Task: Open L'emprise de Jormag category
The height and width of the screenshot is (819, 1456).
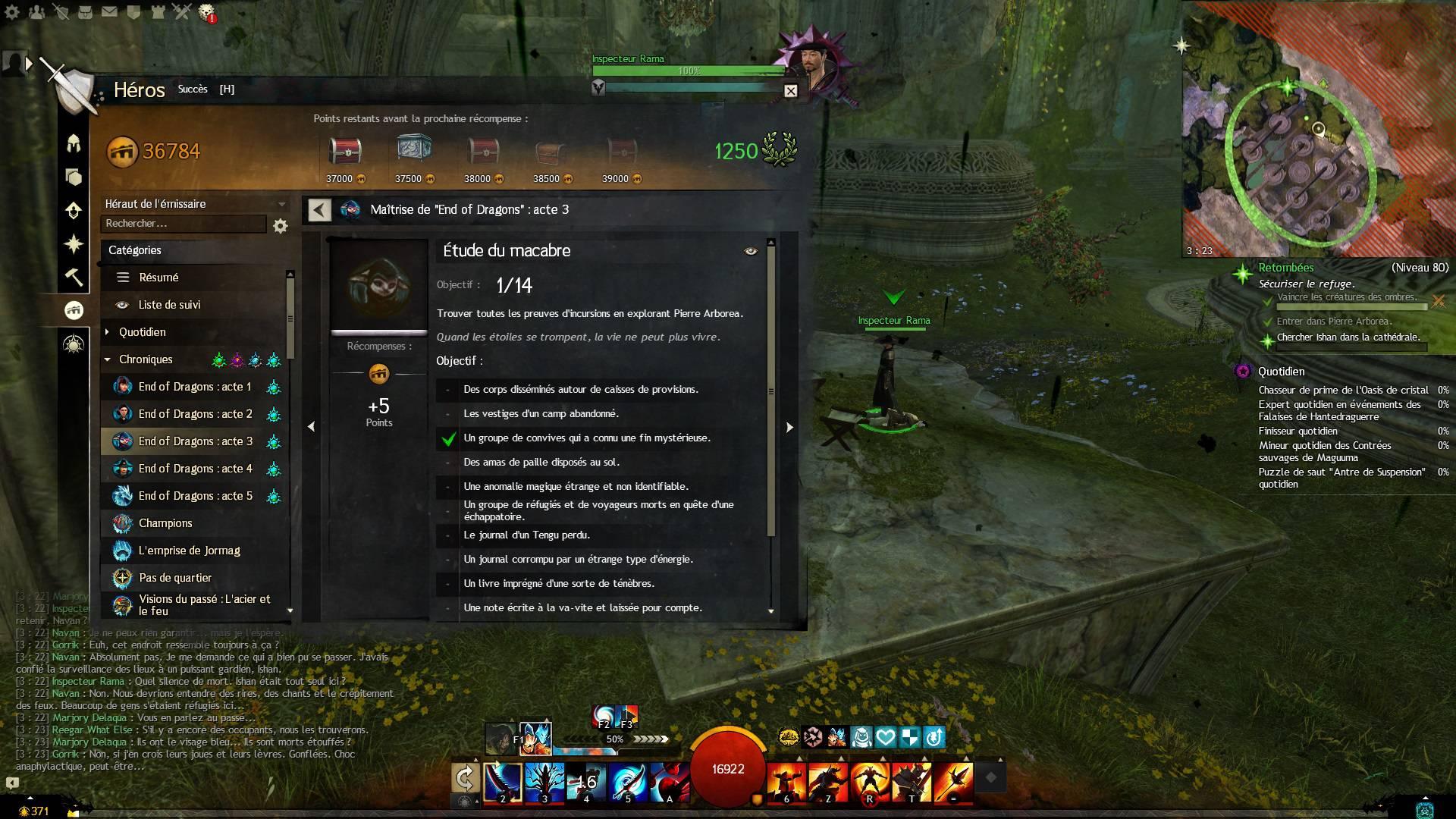Action: [x=189, y=551]
